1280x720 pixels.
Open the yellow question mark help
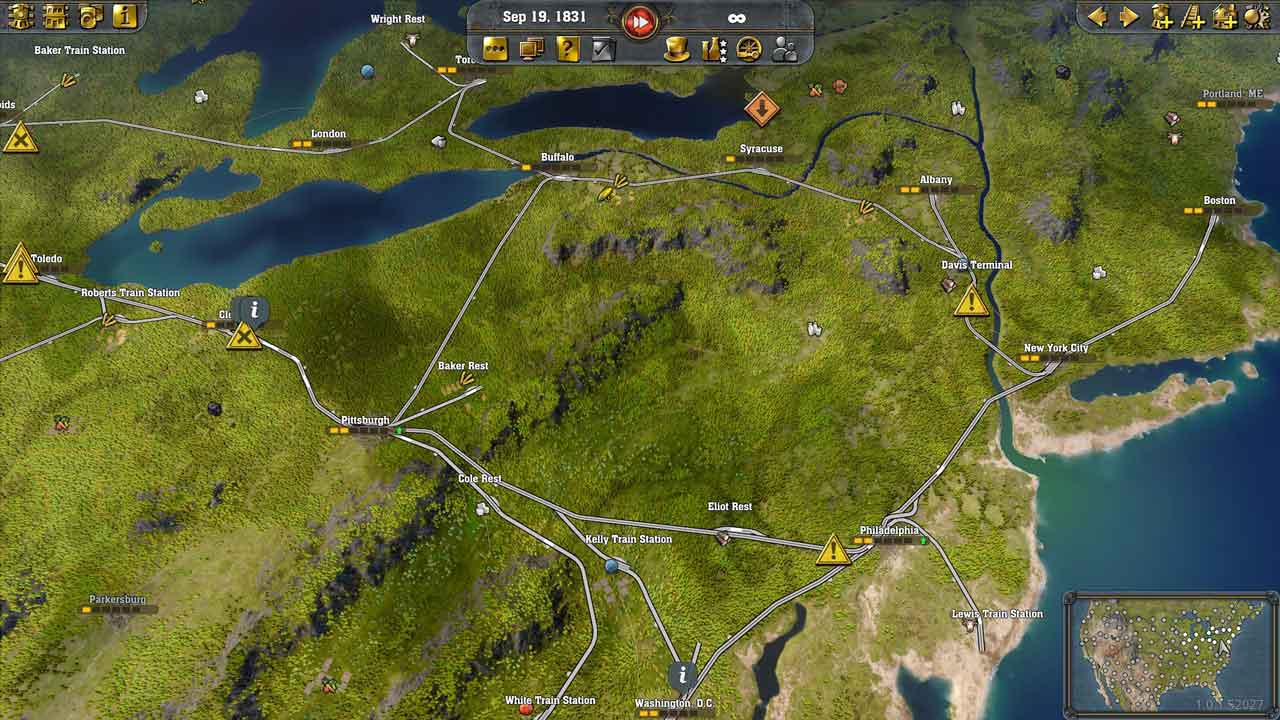[568, 48]
